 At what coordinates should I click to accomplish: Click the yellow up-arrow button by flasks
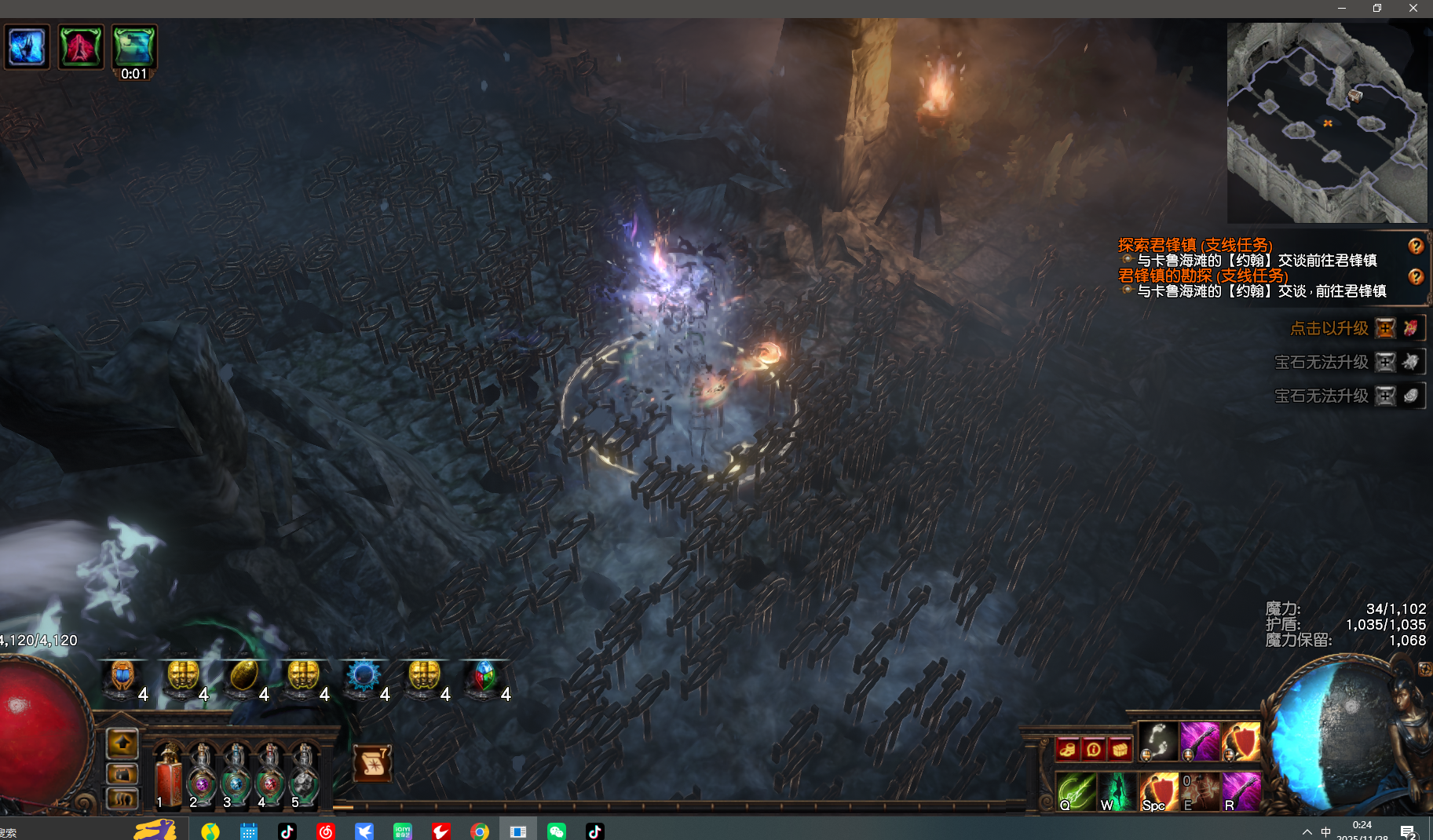click(x=122, y=743)
